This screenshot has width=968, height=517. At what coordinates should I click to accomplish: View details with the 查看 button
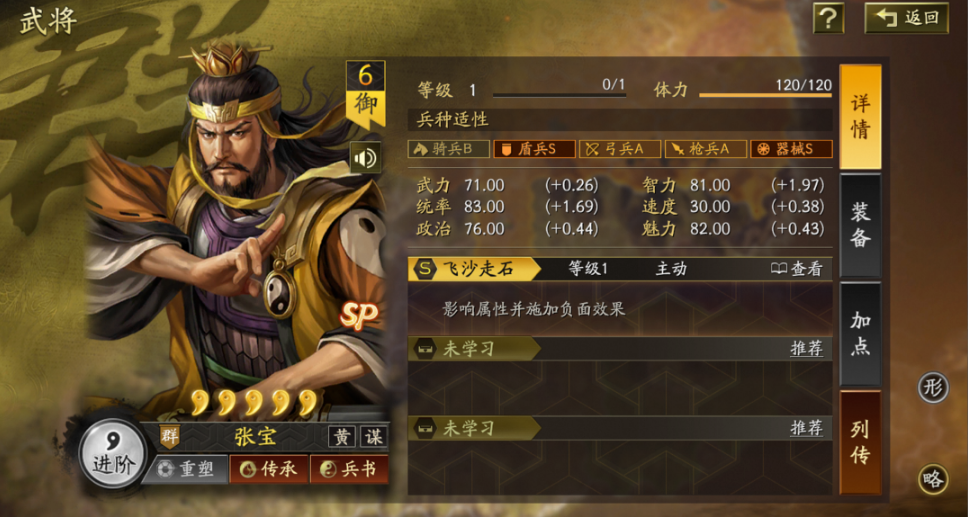[x=797, y=268]
